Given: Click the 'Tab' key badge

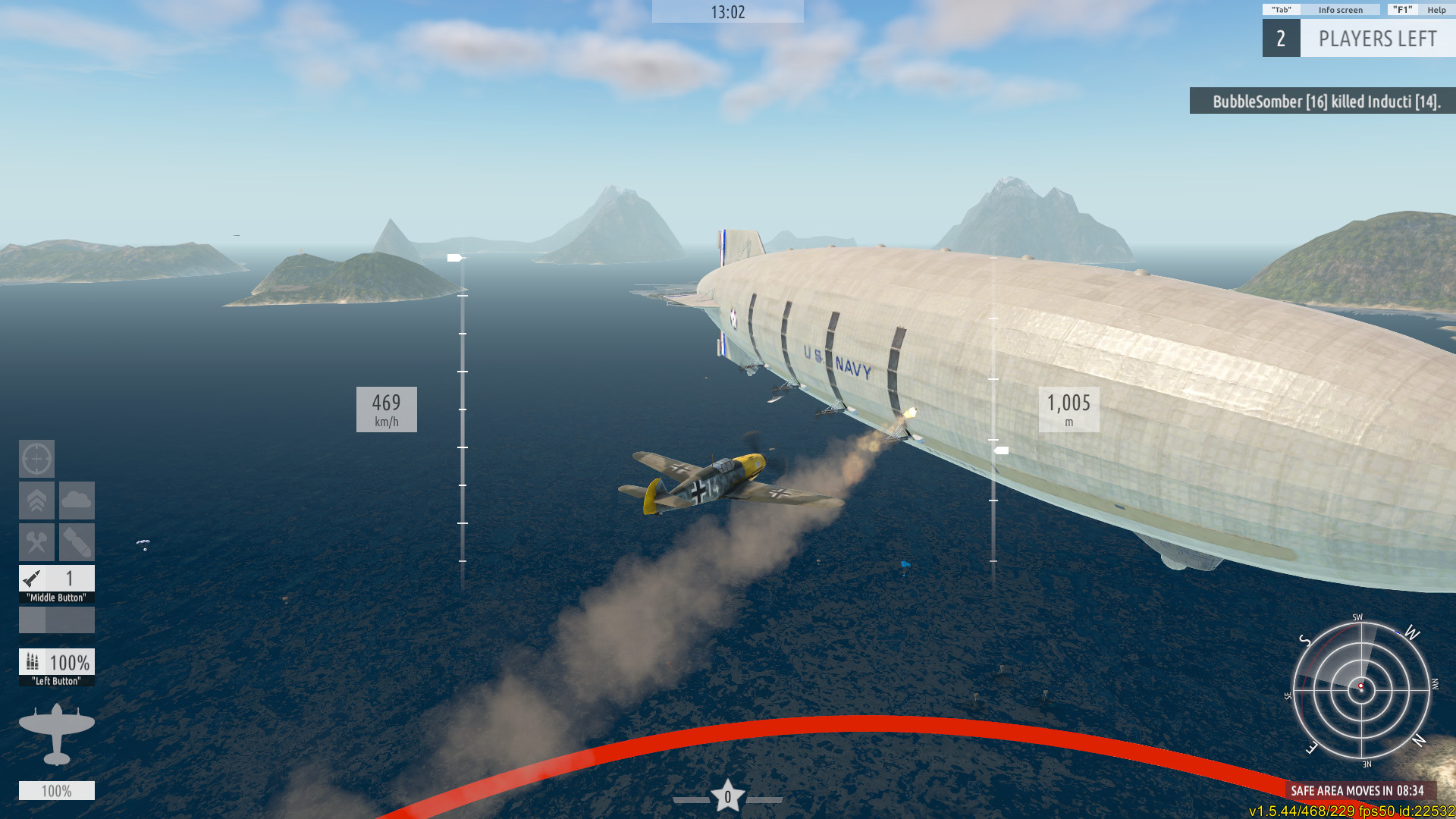Looking at the screenshot, I should pyautogui.click(x=1281, y=10).
